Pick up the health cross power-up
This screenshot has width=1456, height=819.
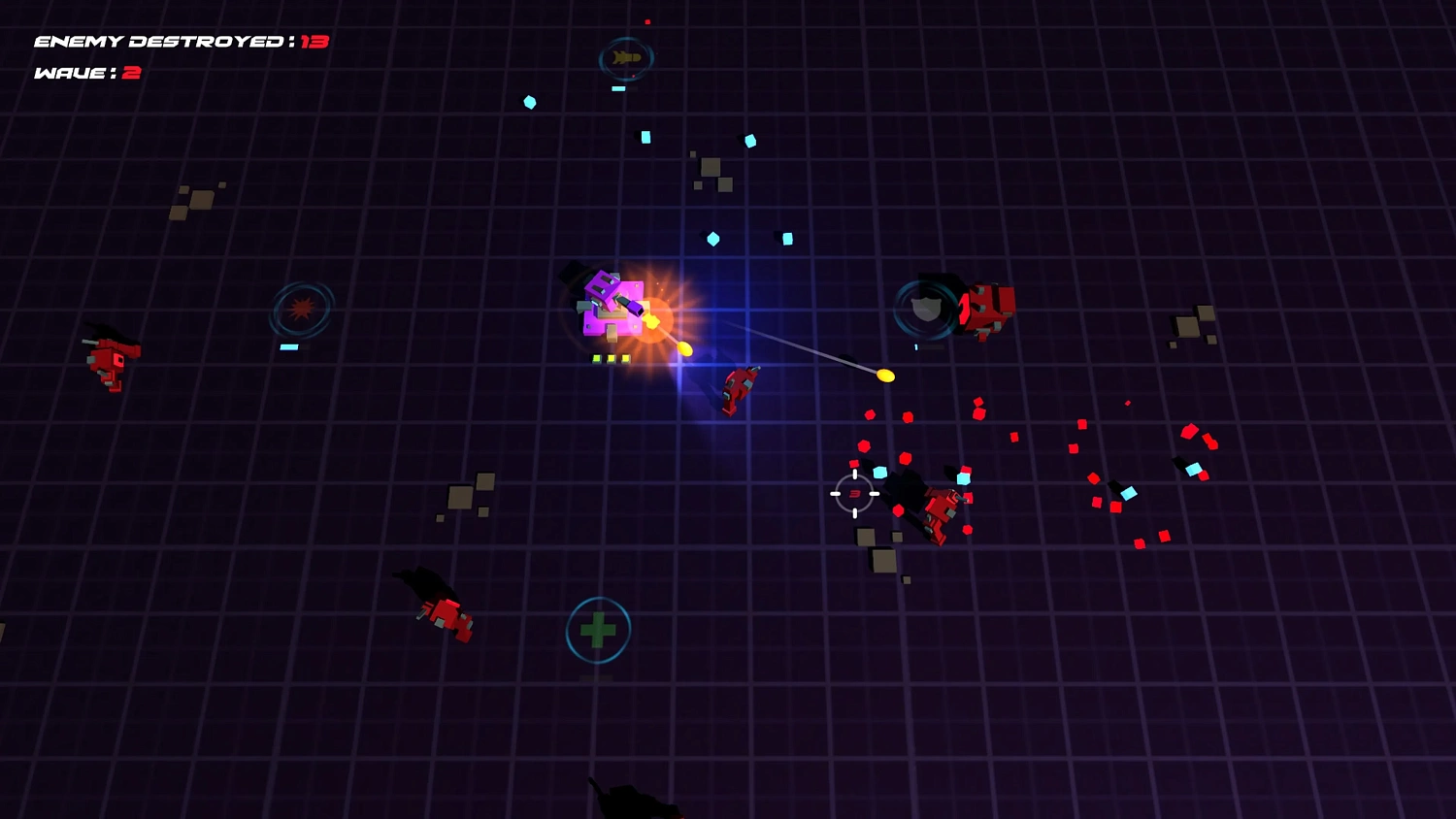[598, 630]
